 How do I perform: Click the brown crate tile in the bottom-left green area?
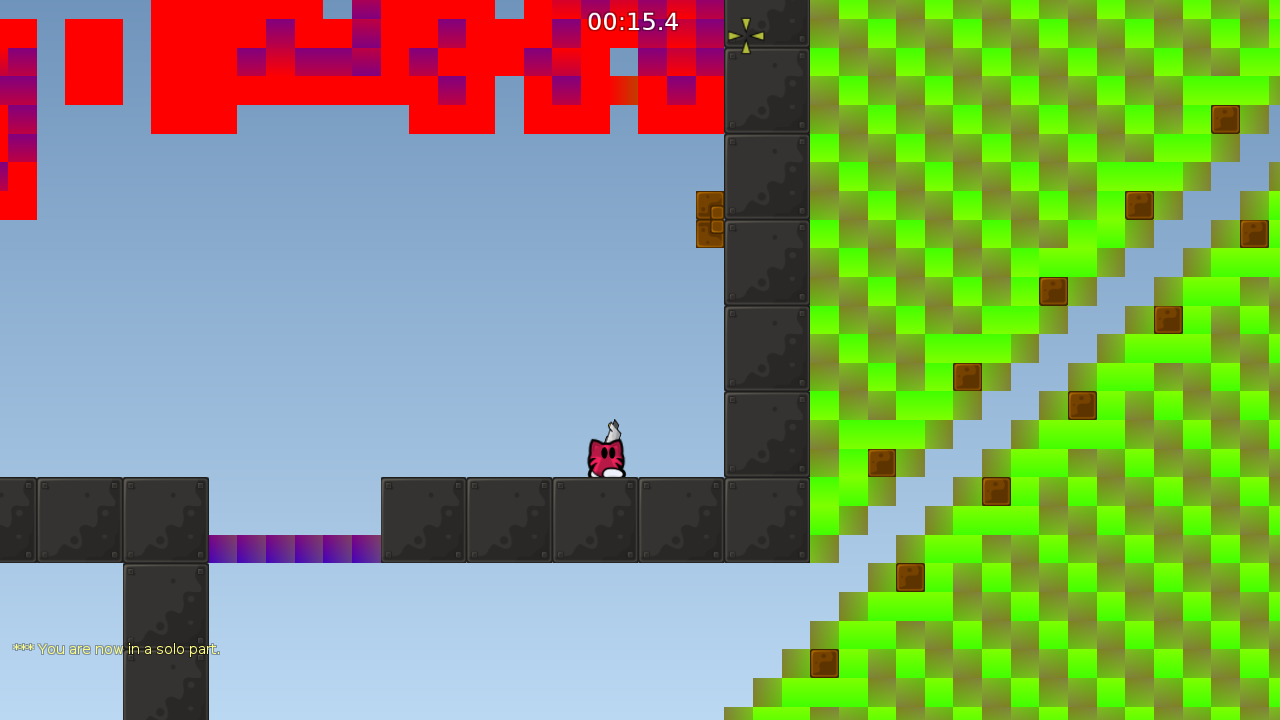[825, 662]
